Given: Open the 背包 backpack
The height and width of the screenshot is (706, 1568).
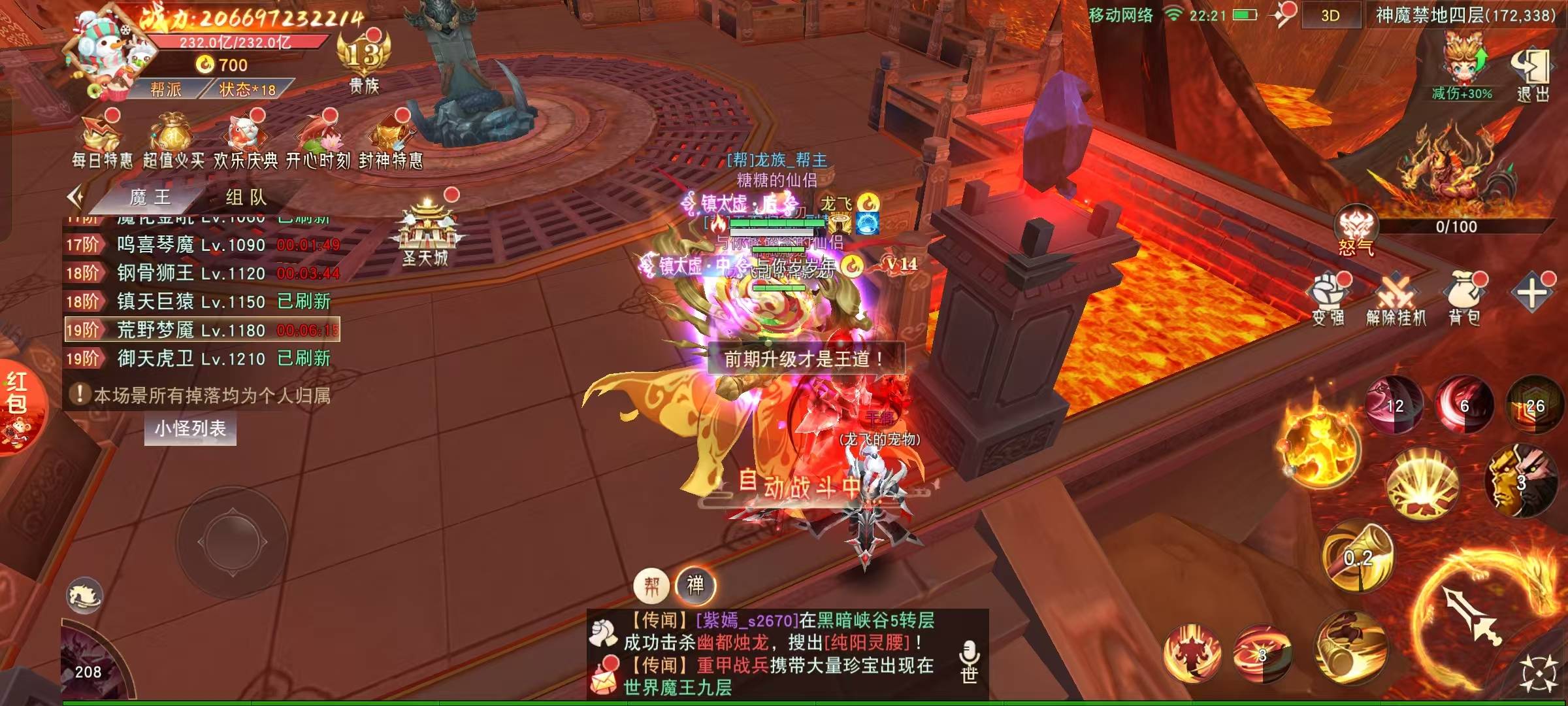Looking at the screenshot, I should [x=1464, y=299].
